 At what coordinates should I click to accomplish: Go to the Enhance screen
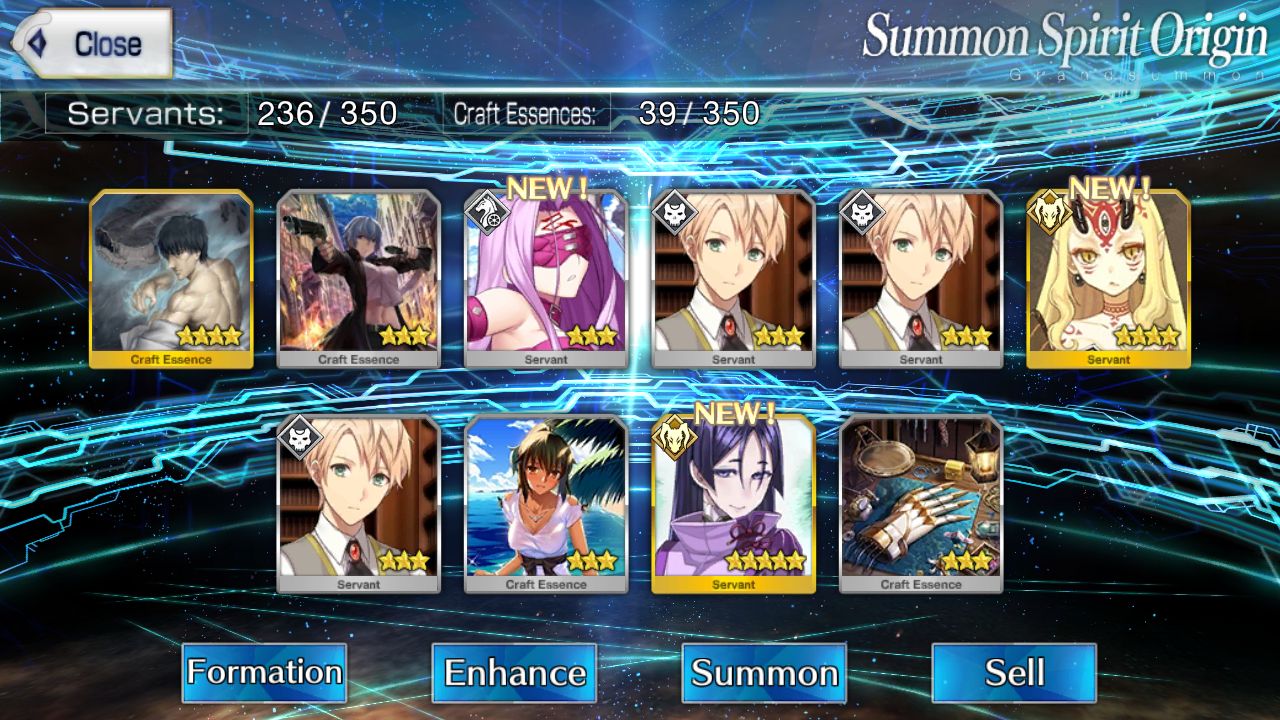(x=514, y=672)
